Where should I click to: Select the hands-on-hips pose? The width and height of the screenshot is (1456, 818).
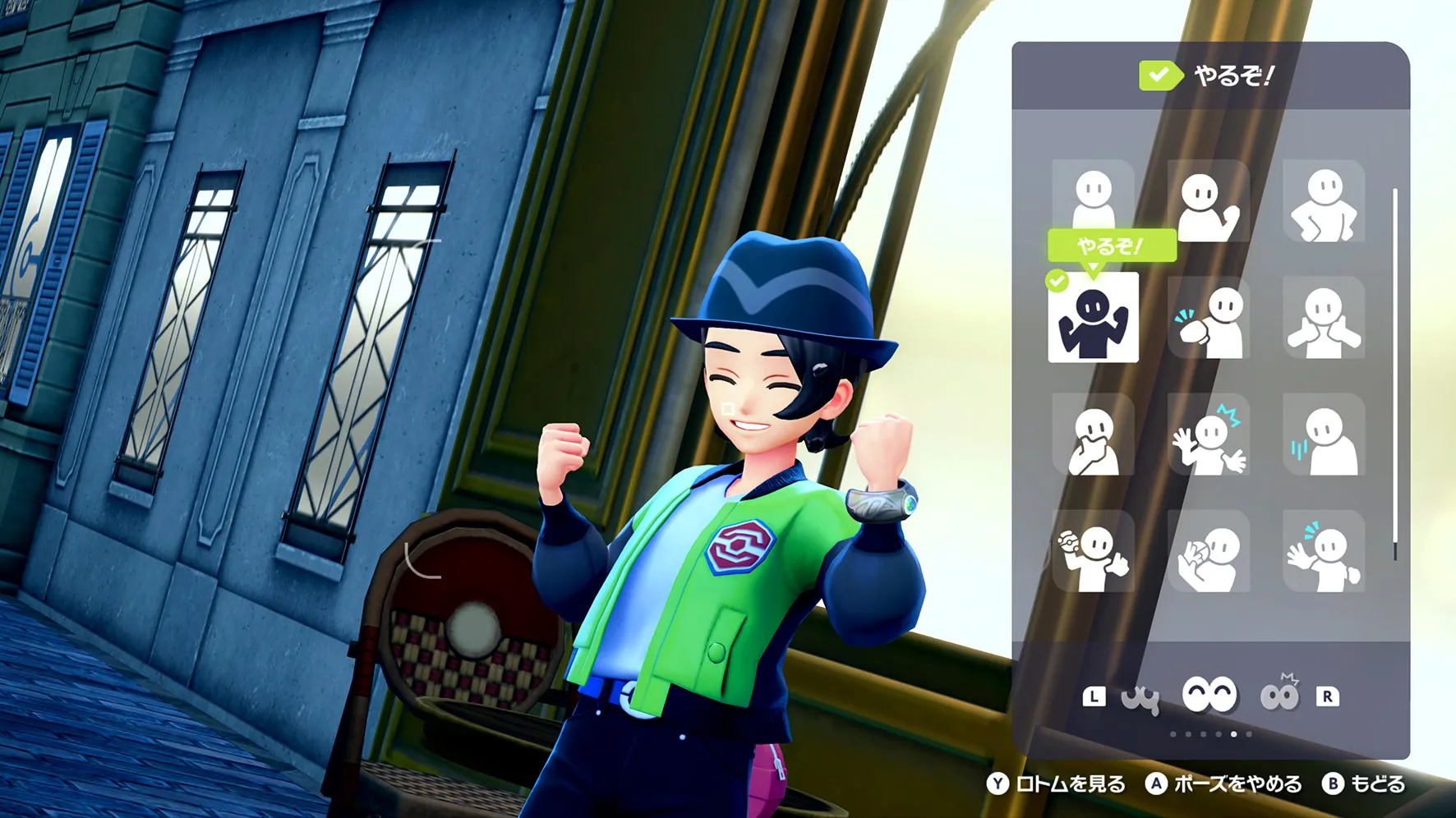[x=1324, y=201]
